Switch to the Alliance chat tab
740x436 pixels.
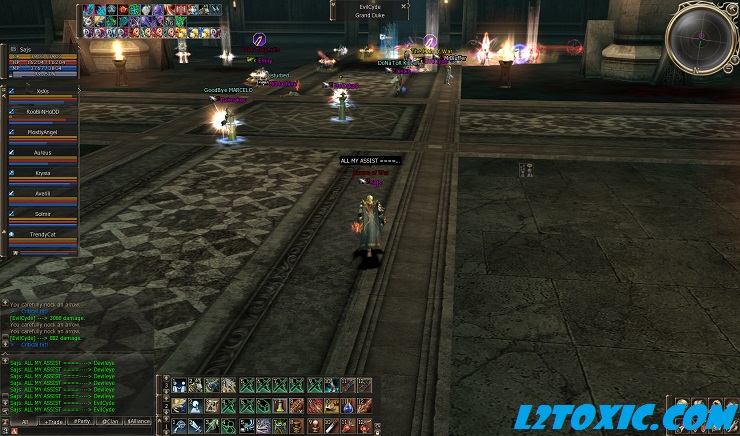coord(139,422)
